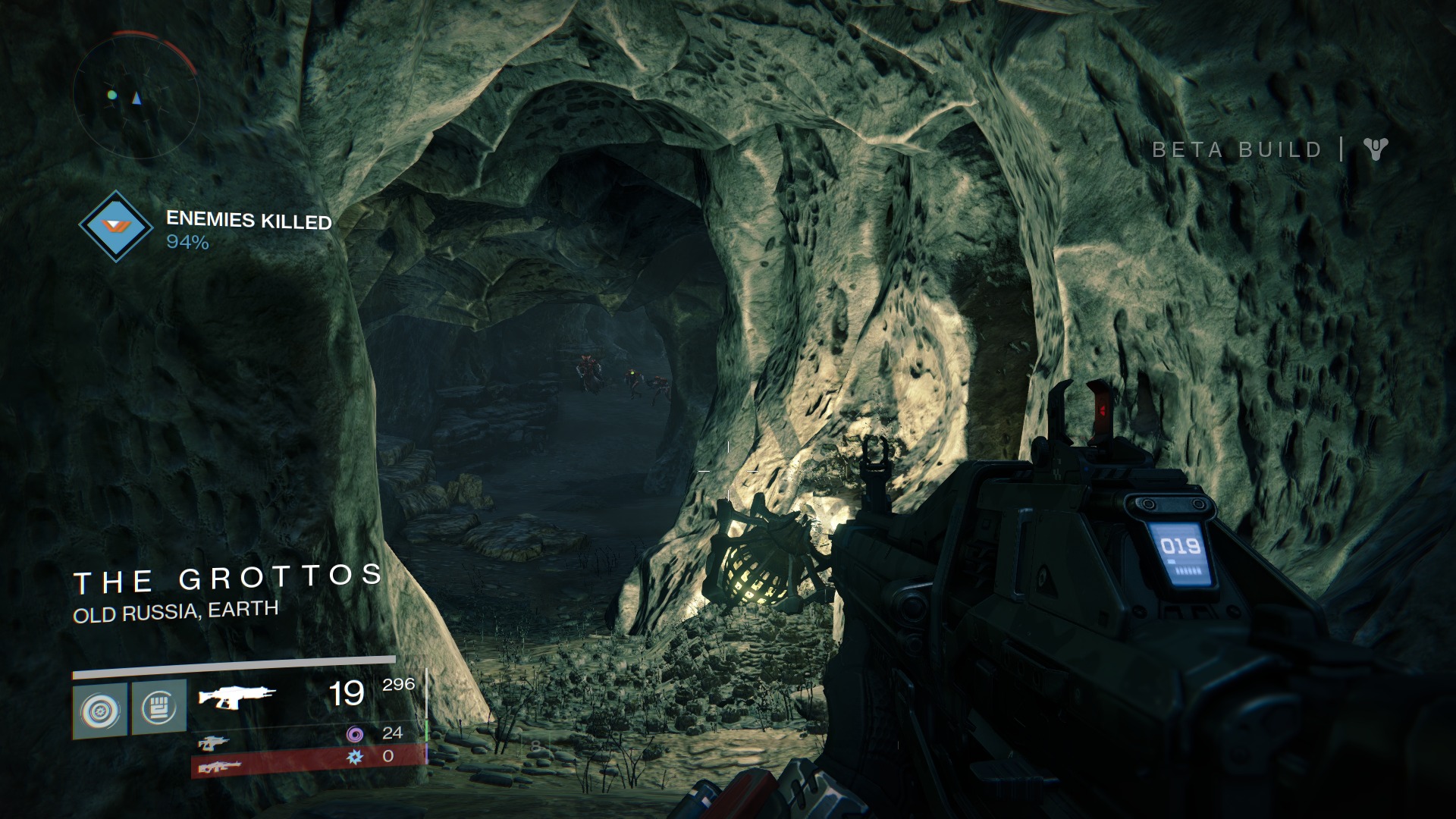
Task: Select the Enemies Killed objective diamond icon
Action: (x=116, y=226)
